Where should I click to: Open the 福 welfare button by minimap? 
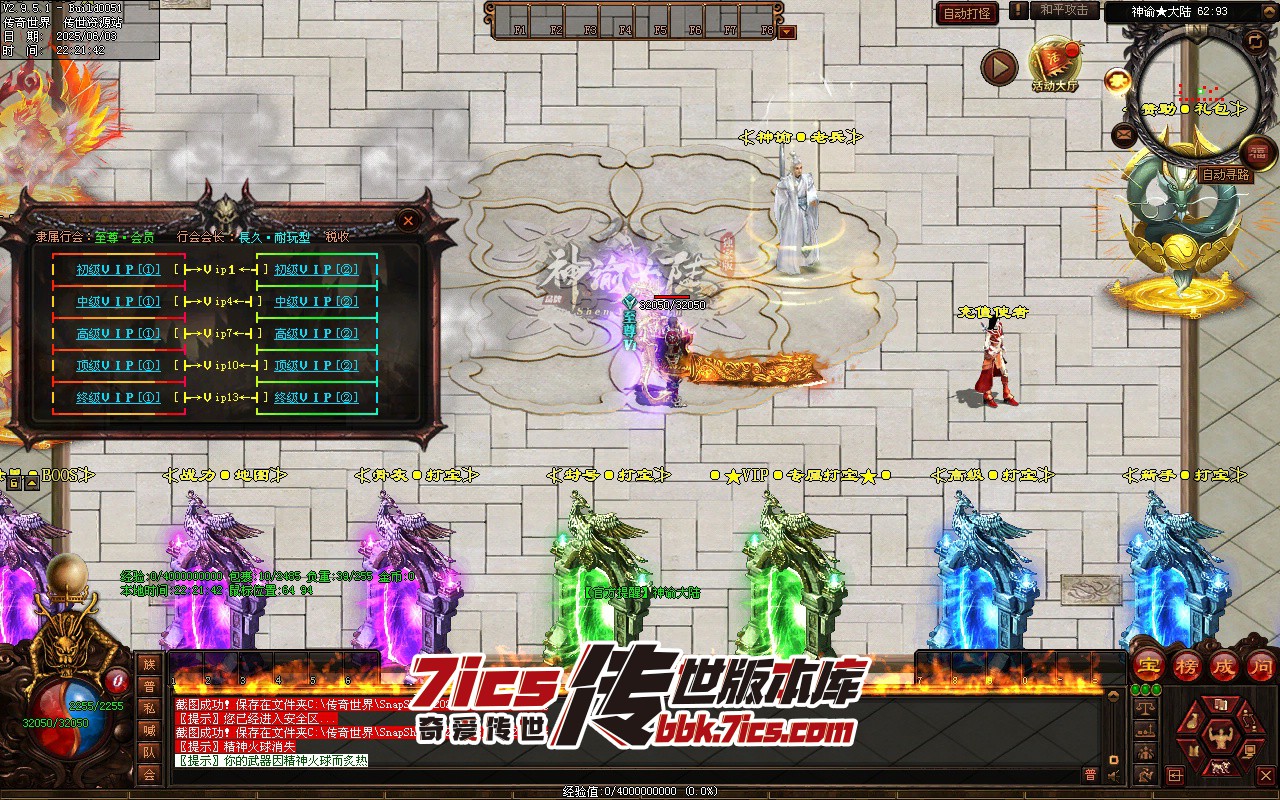pos(1257,152)
